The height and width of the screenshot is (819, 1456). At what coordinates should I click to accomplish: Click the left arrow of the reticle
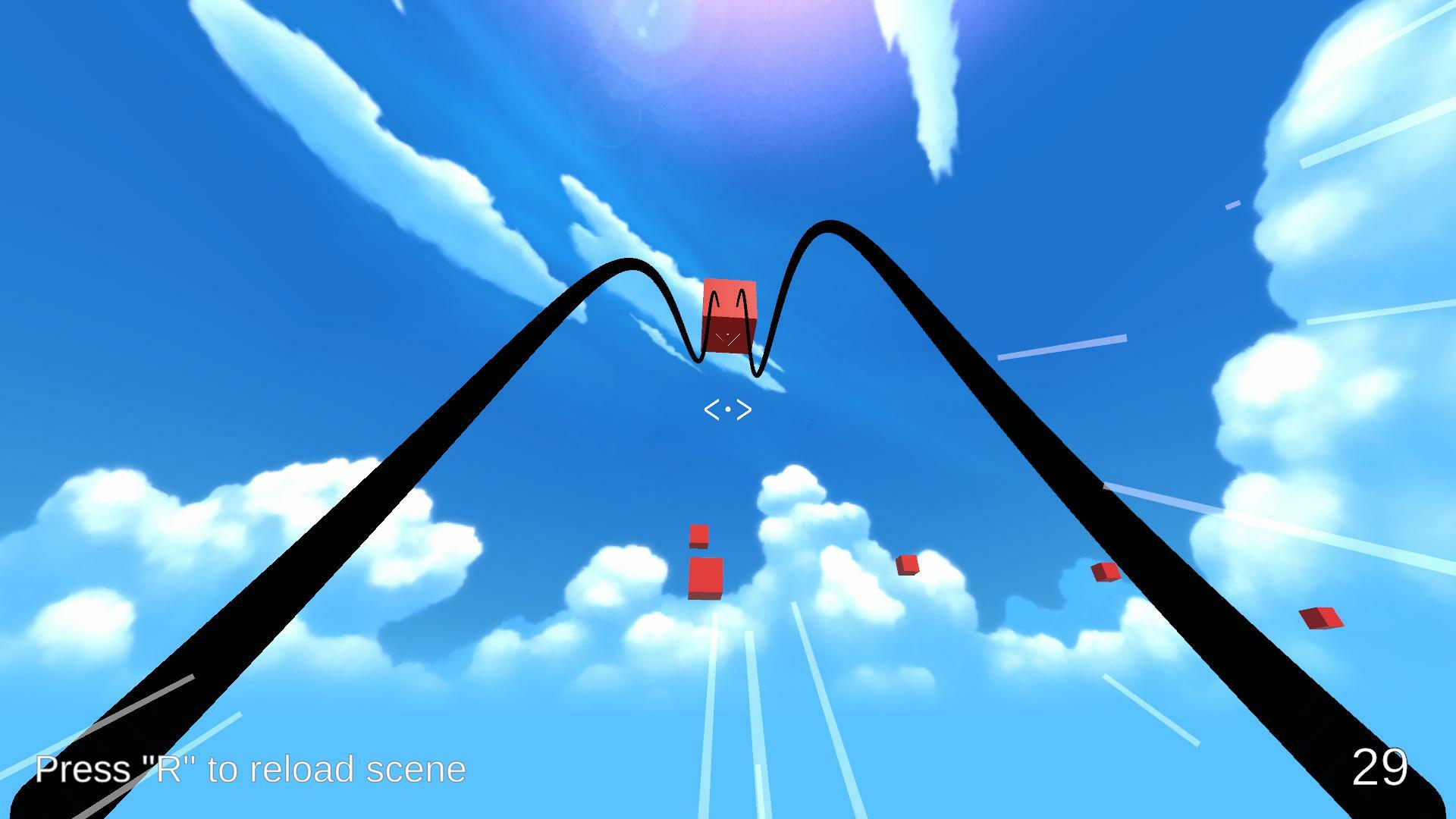711,409
